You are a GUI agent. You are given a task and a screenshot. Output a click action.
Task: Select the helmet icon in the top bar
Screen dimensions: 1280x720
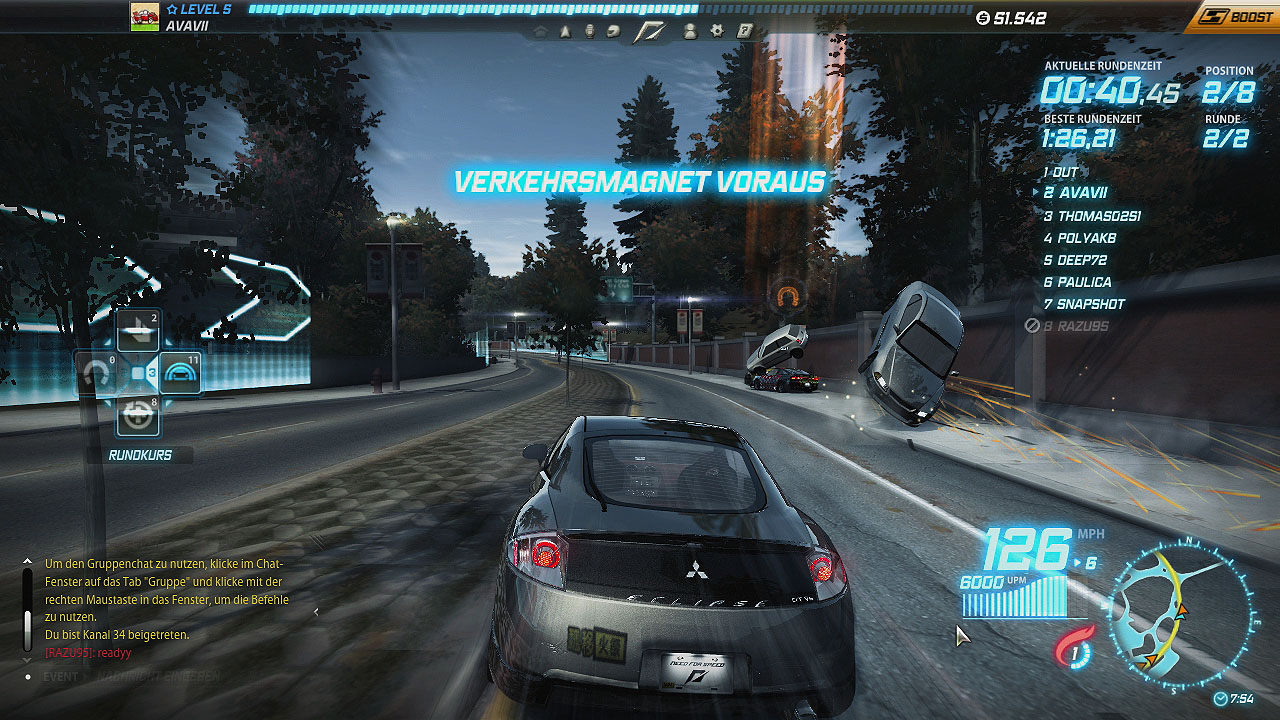[615, 31]
